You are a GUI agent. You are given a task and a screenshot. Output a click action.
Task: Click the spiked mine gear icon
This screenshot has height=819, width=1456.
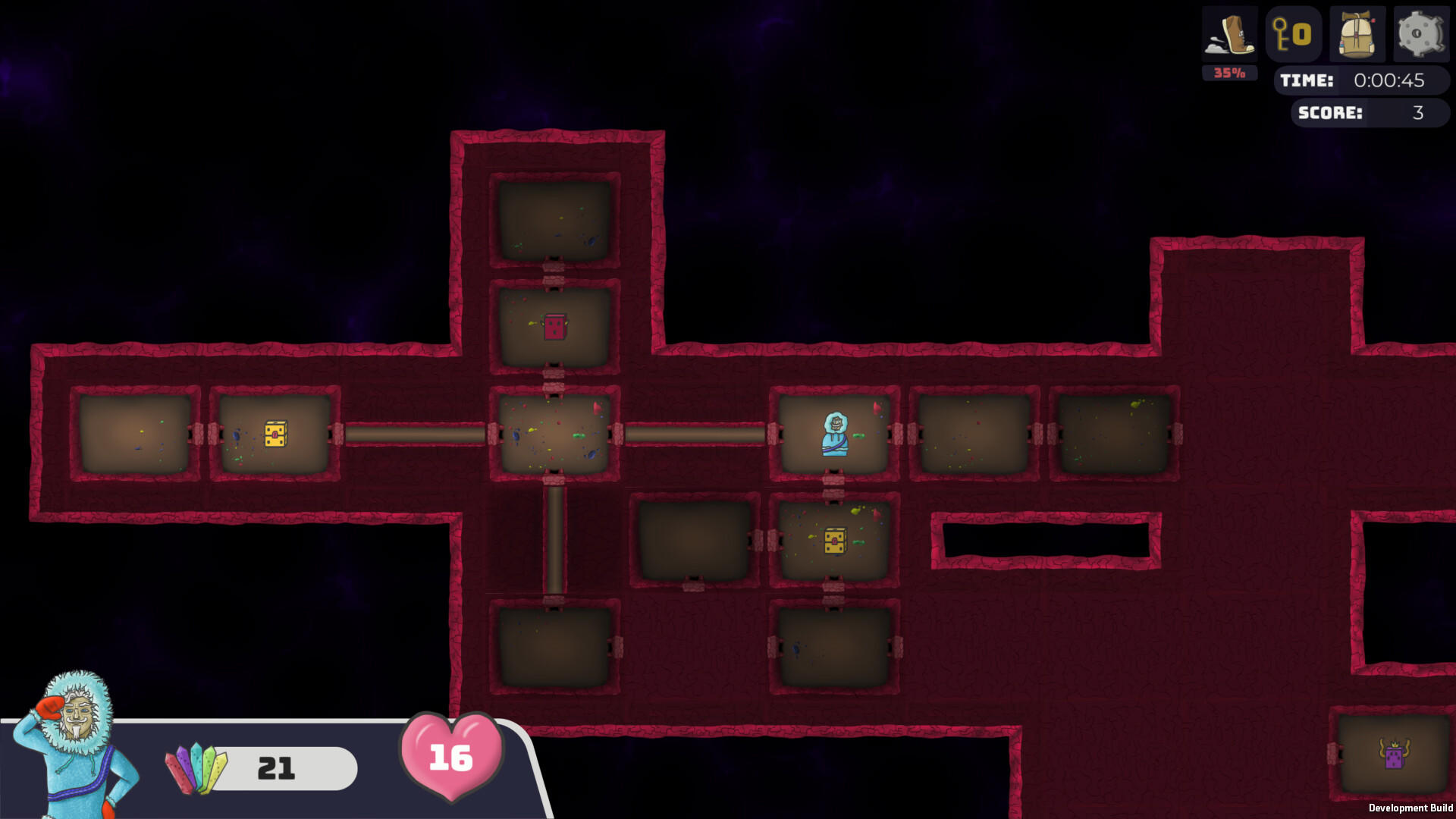coord(1420,34)
